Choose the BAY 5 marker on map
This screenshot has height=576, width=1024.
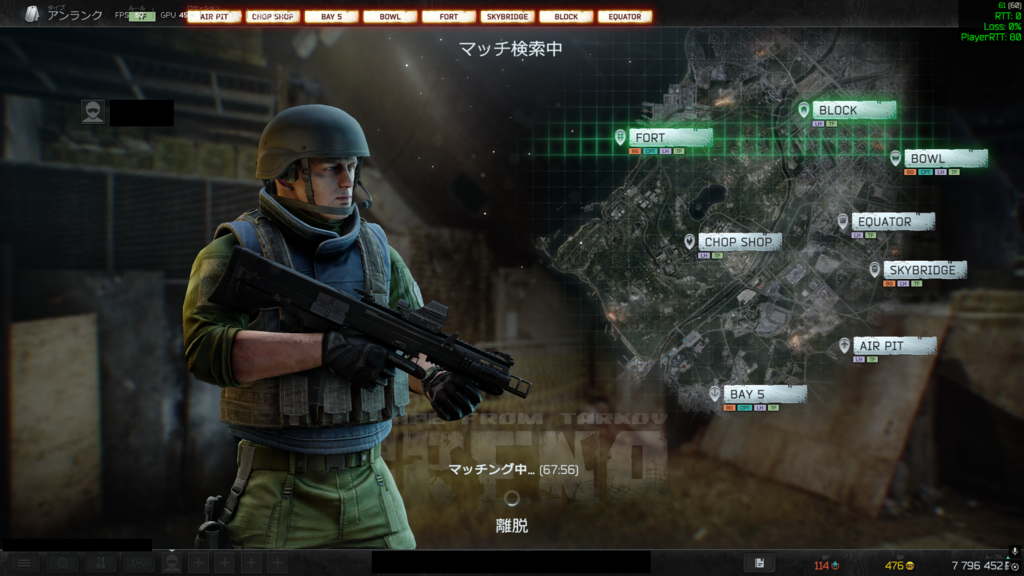748,394
